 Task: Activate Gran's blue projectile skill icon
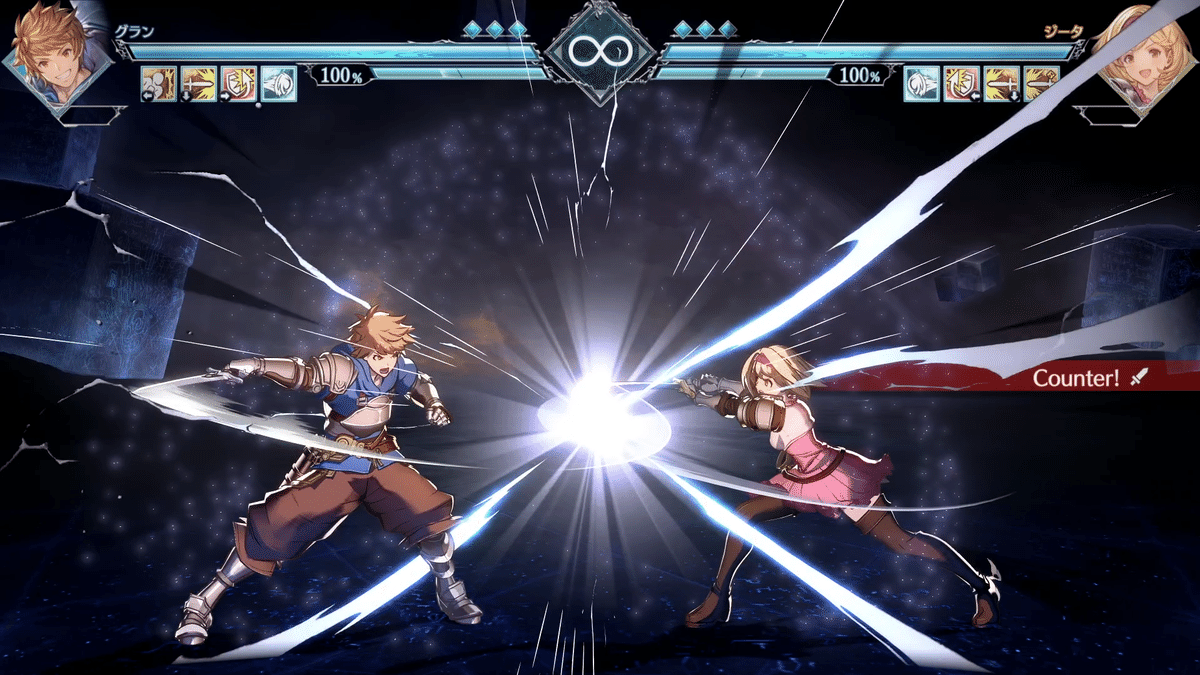279,83
